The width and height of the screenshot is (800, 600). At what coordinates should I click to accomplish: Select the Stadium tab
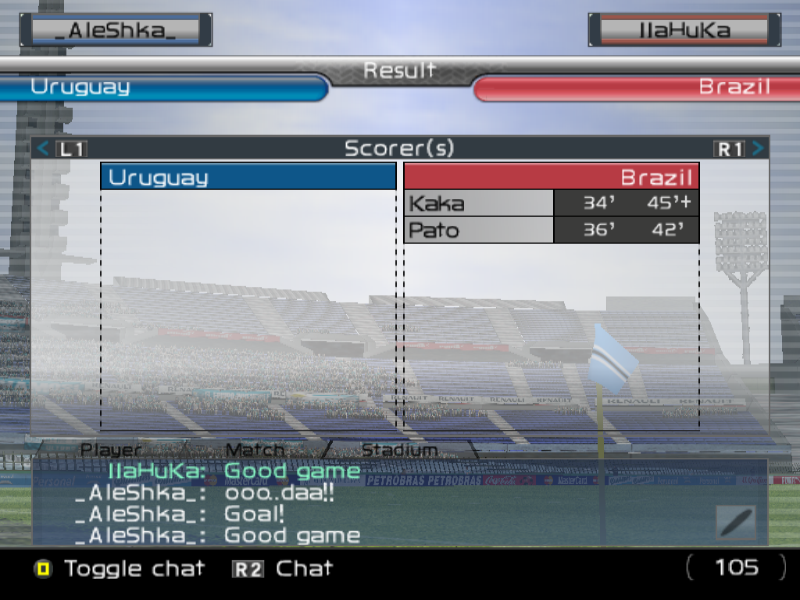coord(399,450)
